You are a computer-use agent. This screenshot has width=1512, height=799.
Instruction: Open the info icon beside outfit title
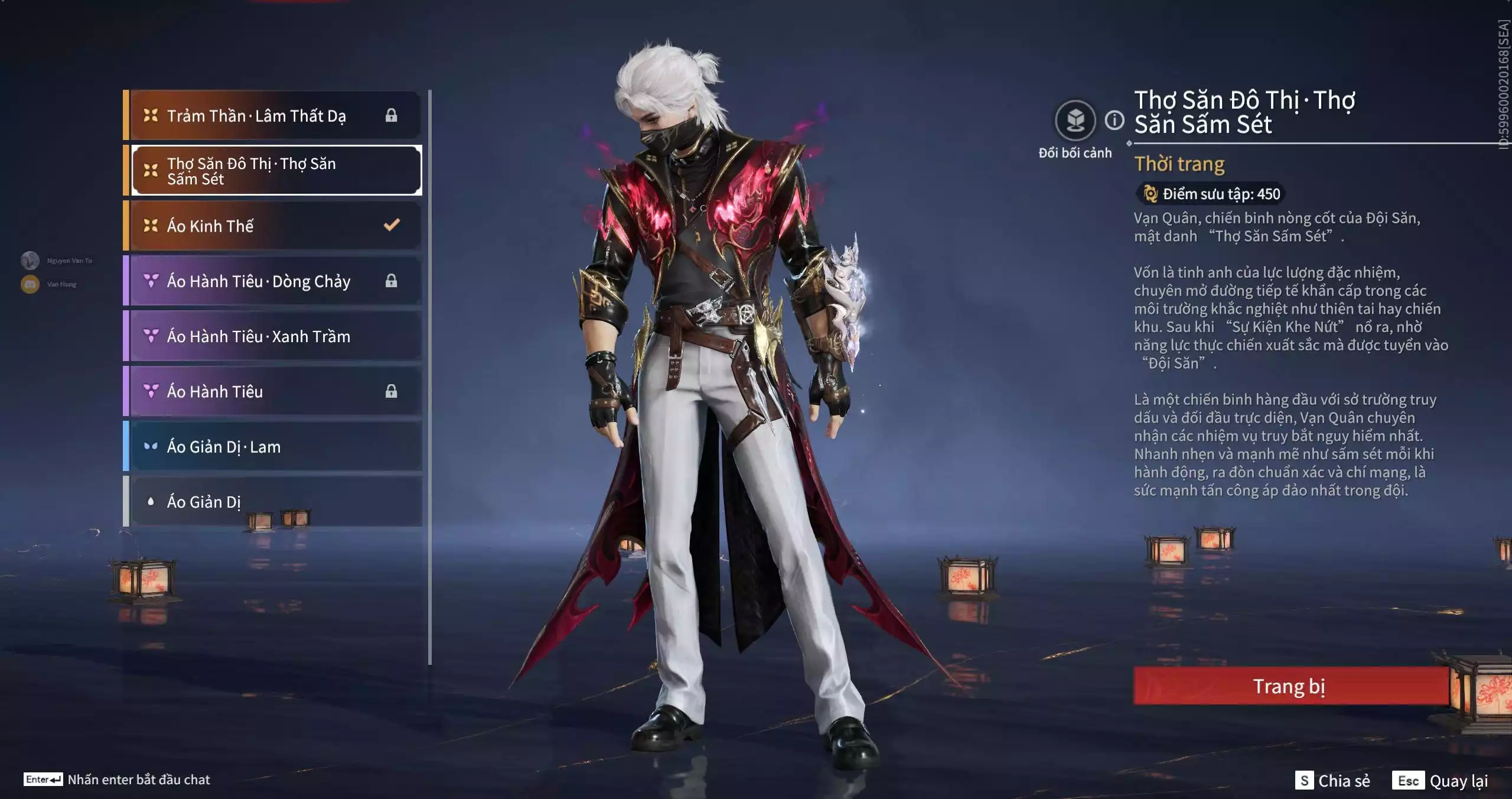1115,121
